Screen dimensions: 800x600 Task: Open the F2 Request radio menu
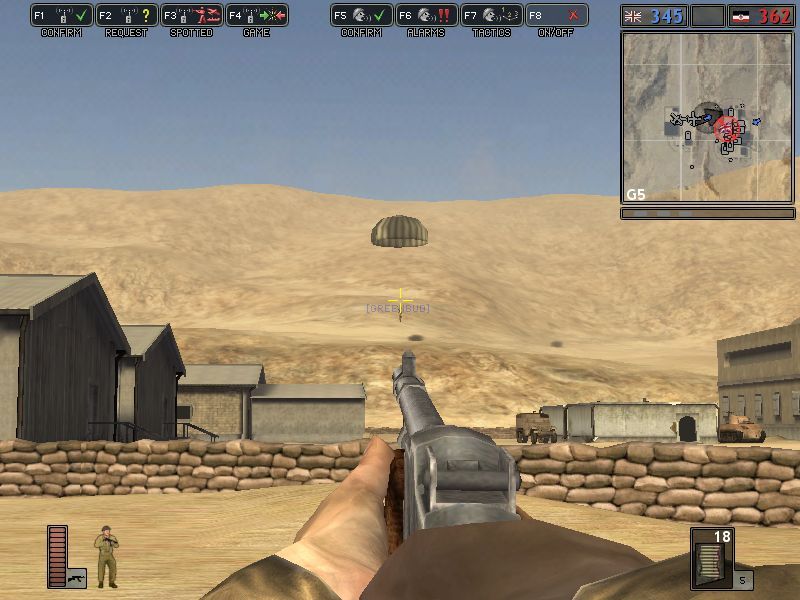pos(127,16)
